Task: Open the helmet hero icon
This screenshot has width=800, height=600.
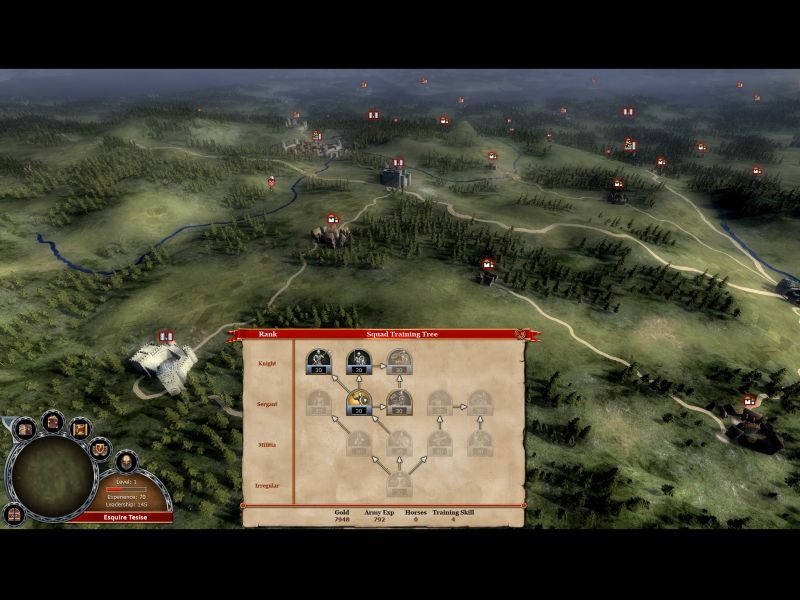Action: (126, 461)
